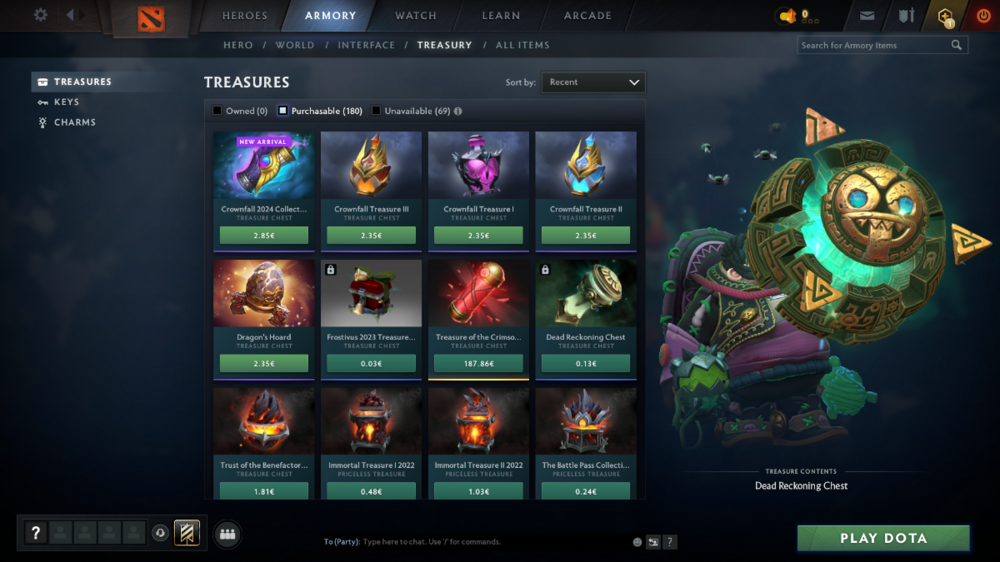The height and width of the screenshot is (562, 1000).
Task: Select Keys in the left sidebar
Action: pyautogui.click(x=66, y=102)
